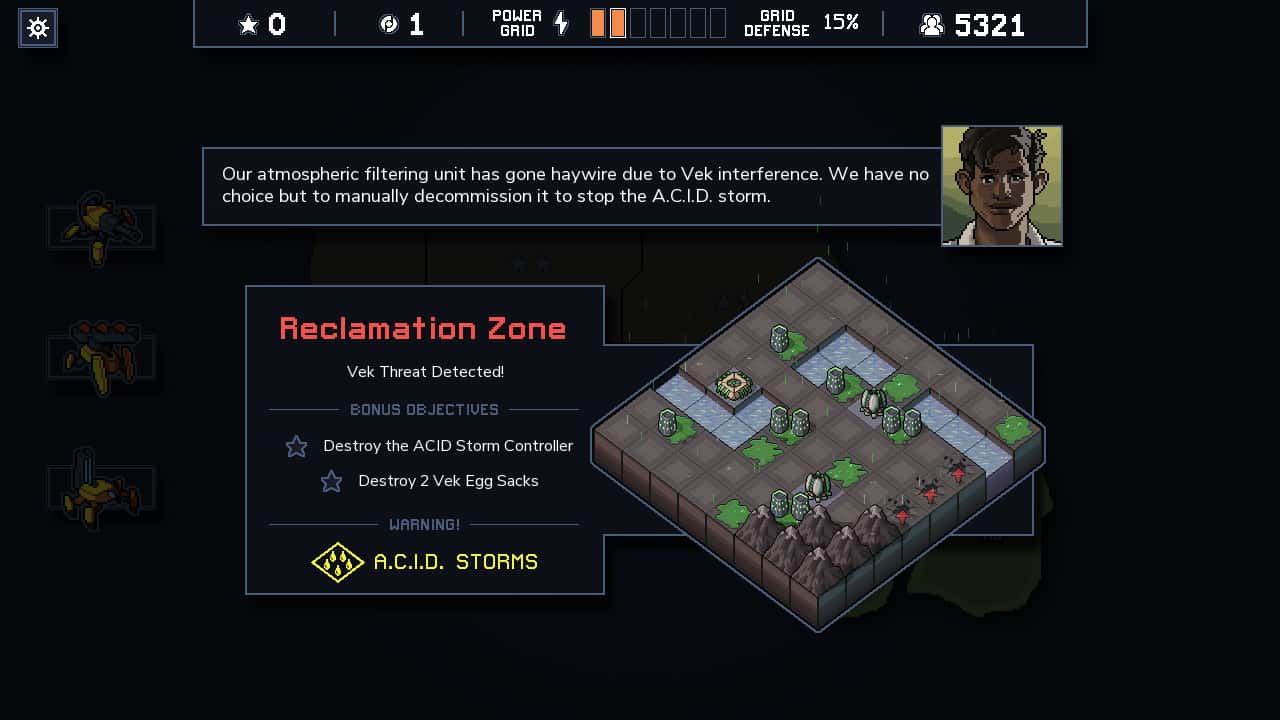1280x720 pixels.
Task: Click the dialogue box about the atmospheric filtering unit
Action: click(570, 185)
